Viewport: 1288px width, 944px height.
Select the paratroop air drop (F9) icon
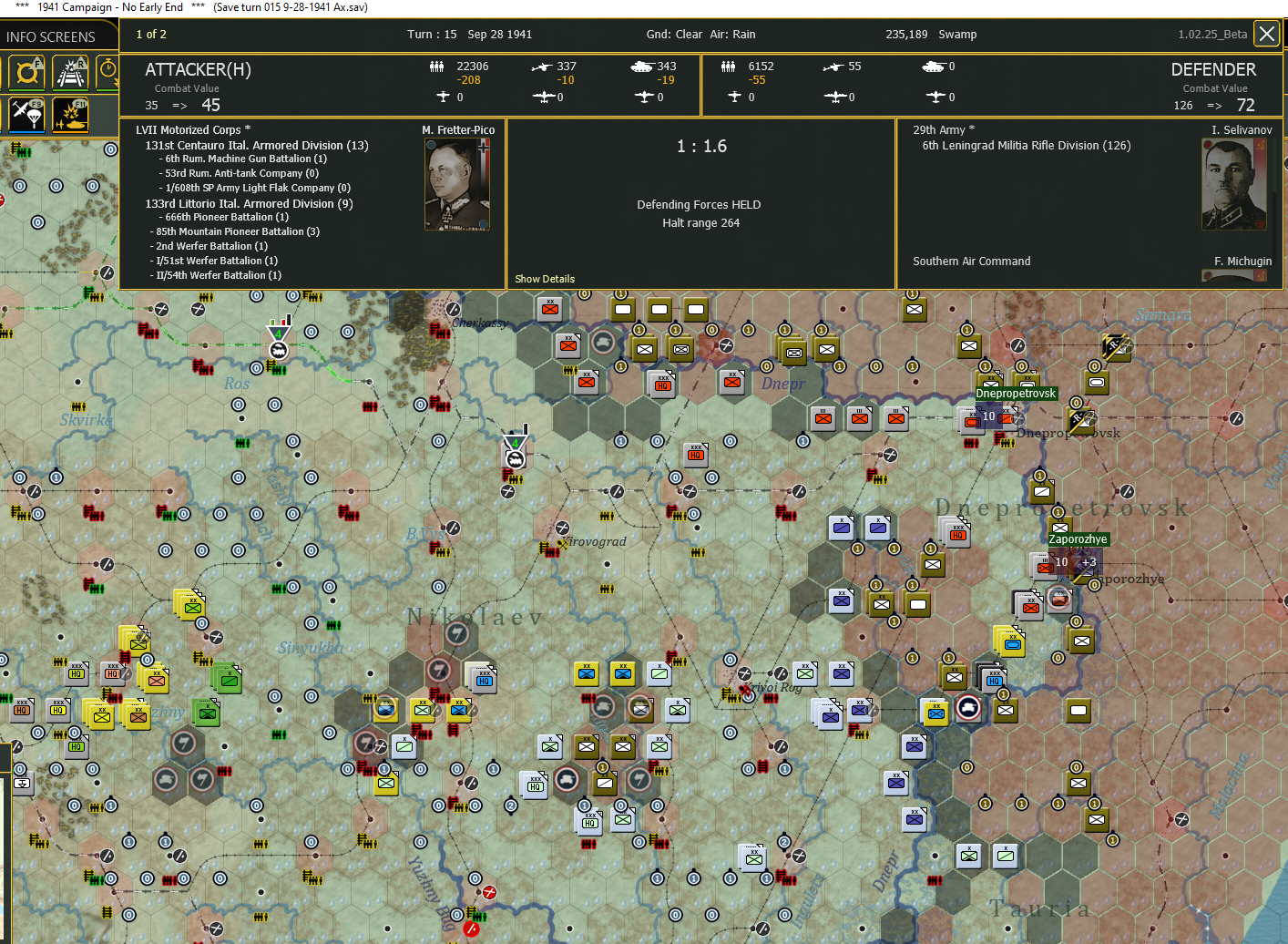coord(27,117)
